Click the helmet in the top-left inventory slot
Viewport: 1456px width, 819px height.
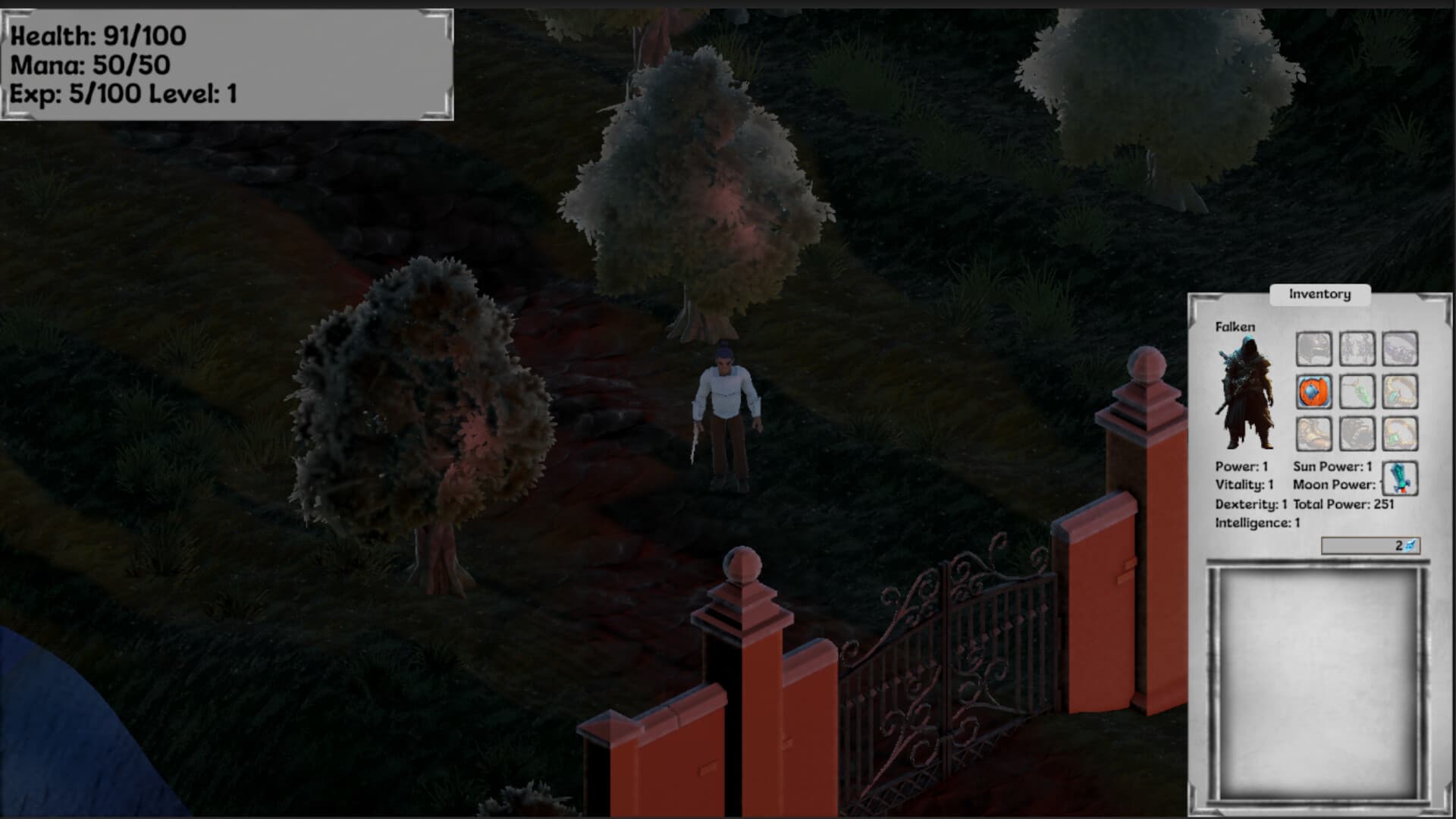pyautogui.click(x=1313, y=349)
